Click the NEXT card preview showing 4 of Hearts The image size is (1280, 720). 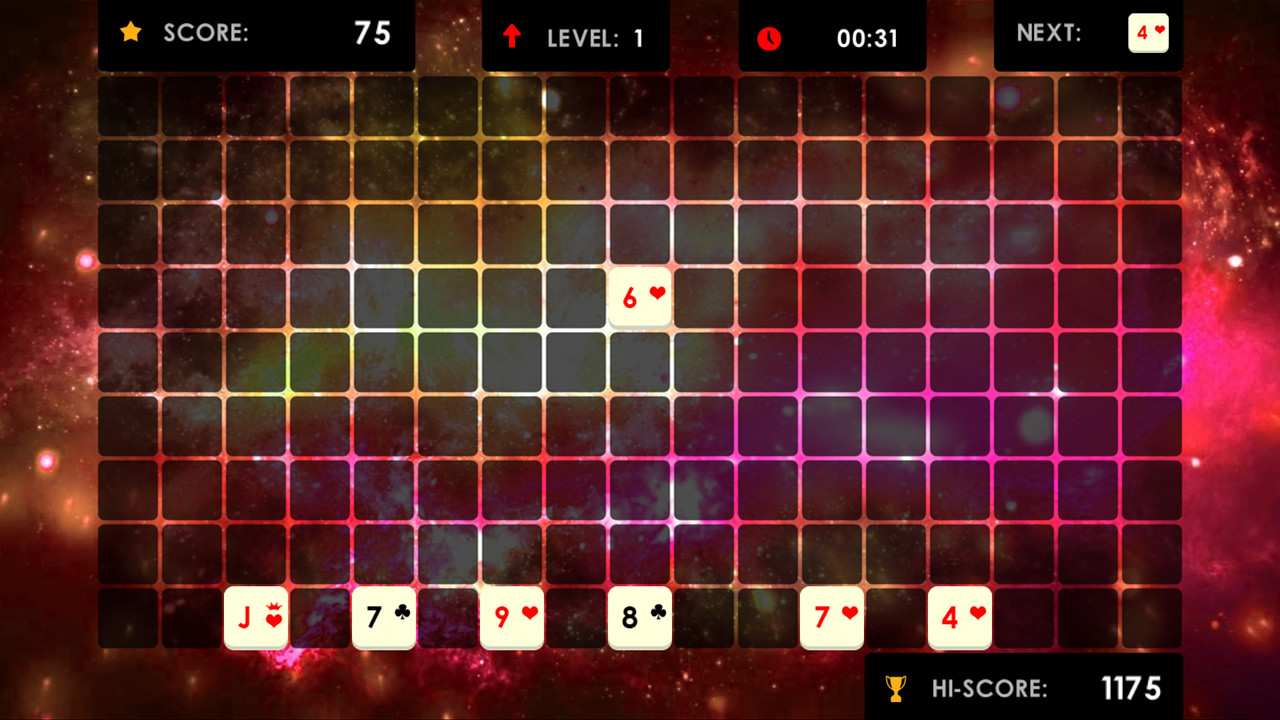pyautogui.click(x=1148, y=33)
